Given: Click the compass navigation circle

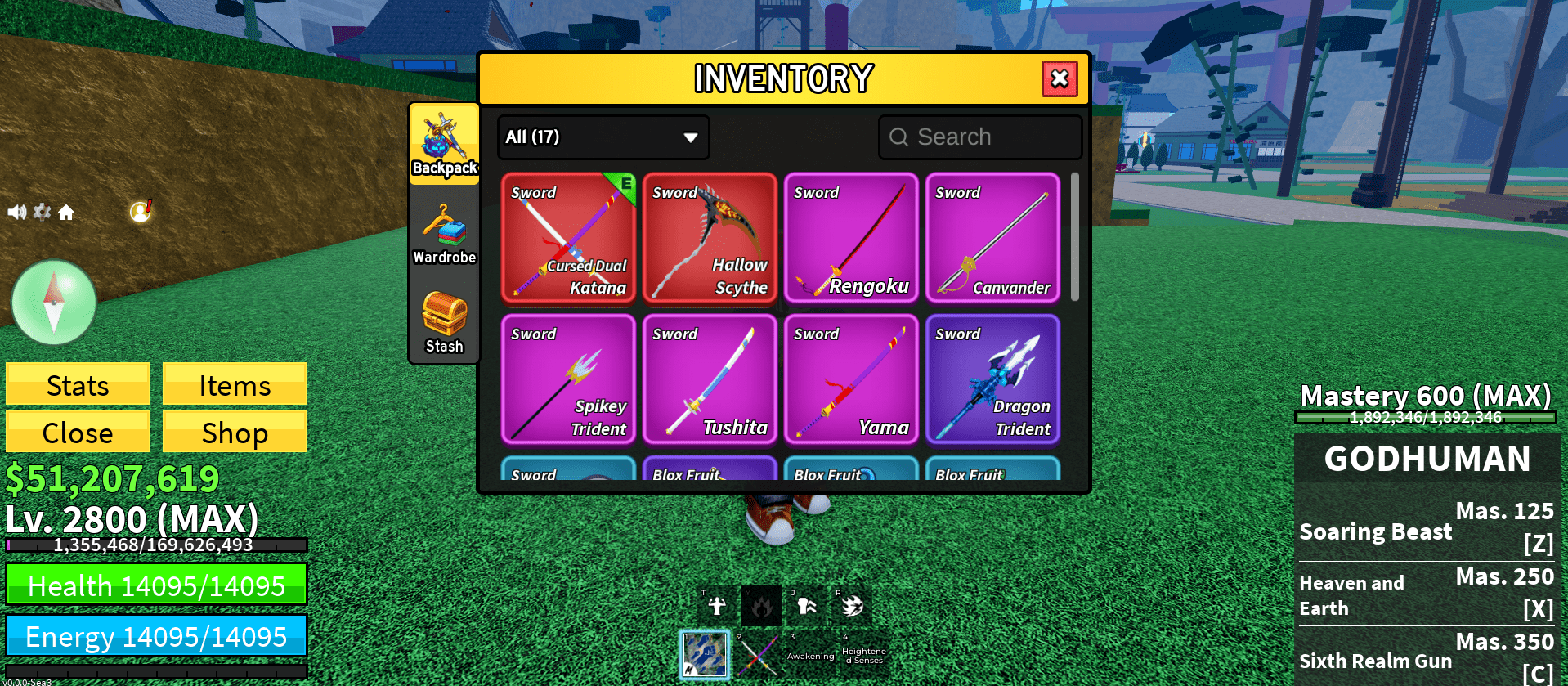Looking at the screenshot, I should [x=53, y=303].
